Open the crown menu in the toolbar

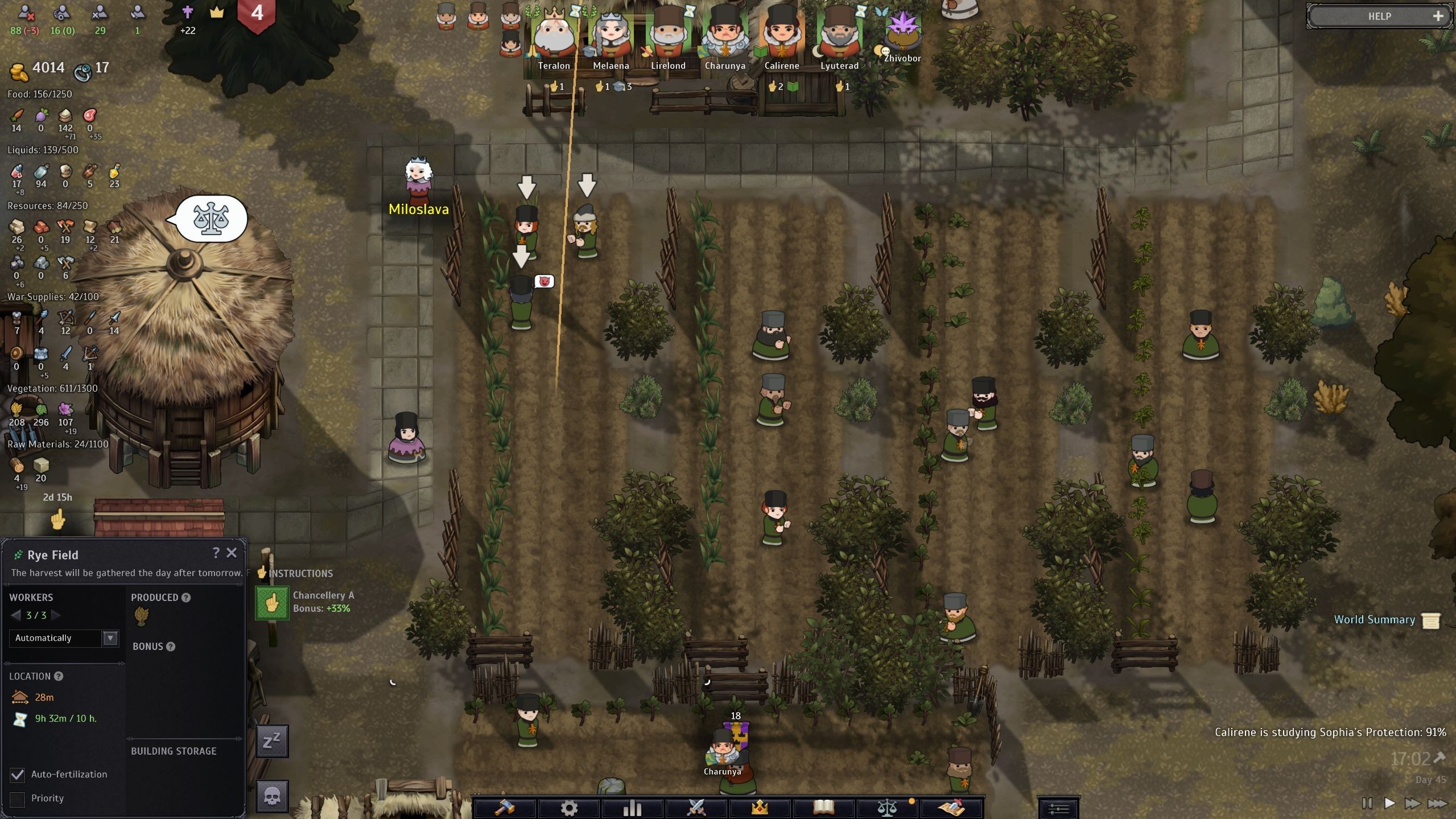click(x=760, y=807)
